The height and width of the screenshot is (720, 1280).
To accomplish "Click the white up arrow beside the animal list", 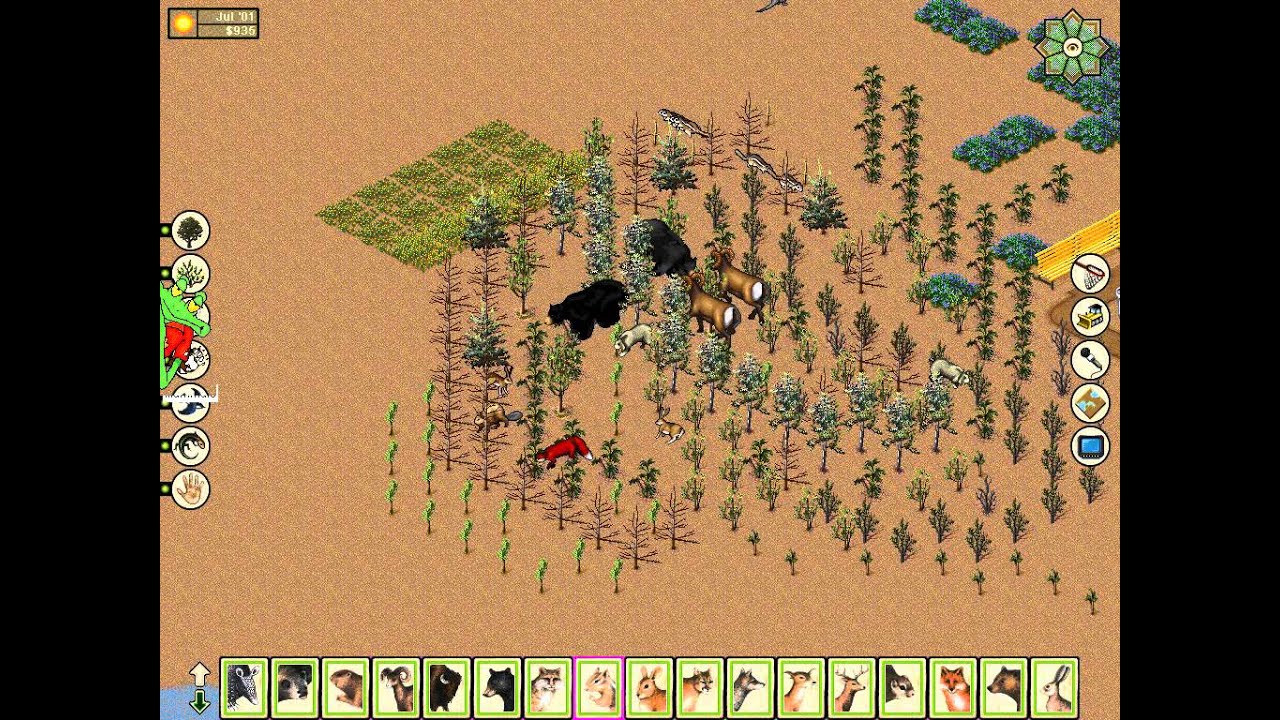I will coord(199,674).
